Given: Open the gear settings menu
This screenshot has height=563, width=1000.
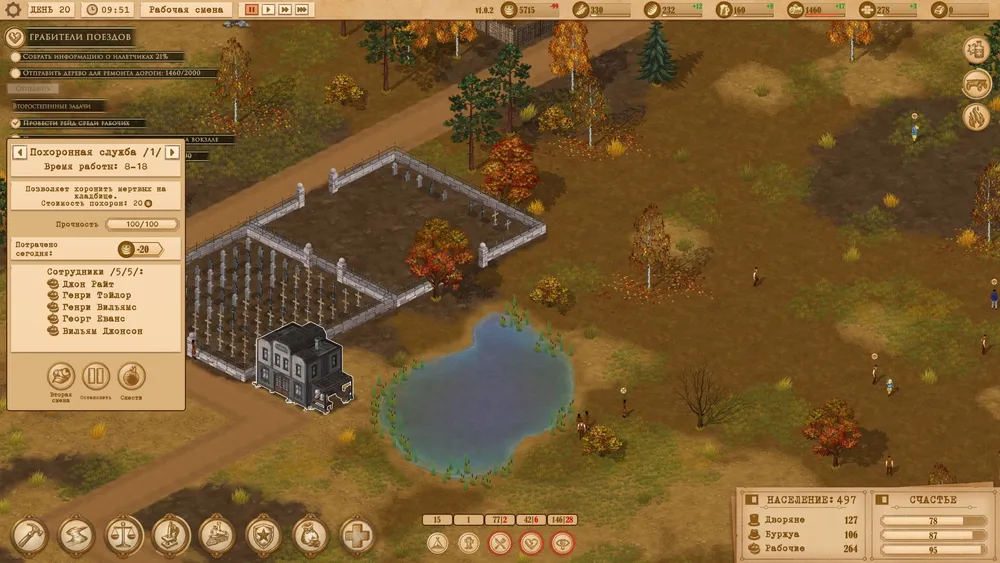Looking at the screenshot, I should [x=15, y=9].
